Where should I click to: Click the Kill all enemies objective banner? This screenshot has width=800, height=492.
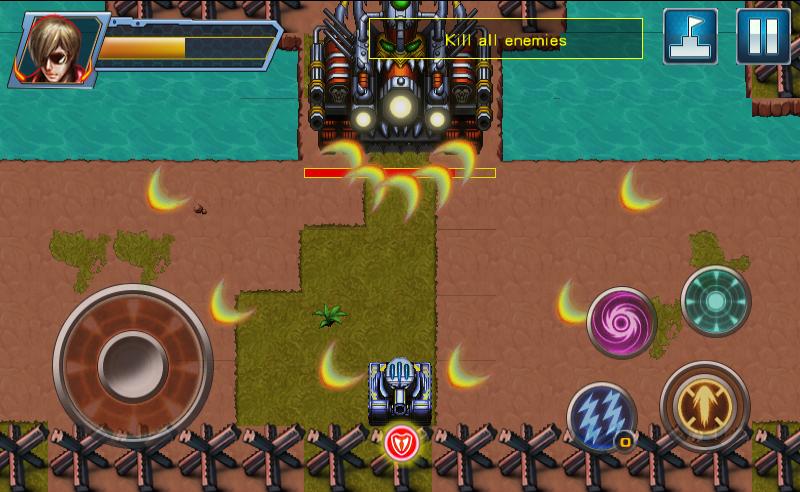[506, 40]
